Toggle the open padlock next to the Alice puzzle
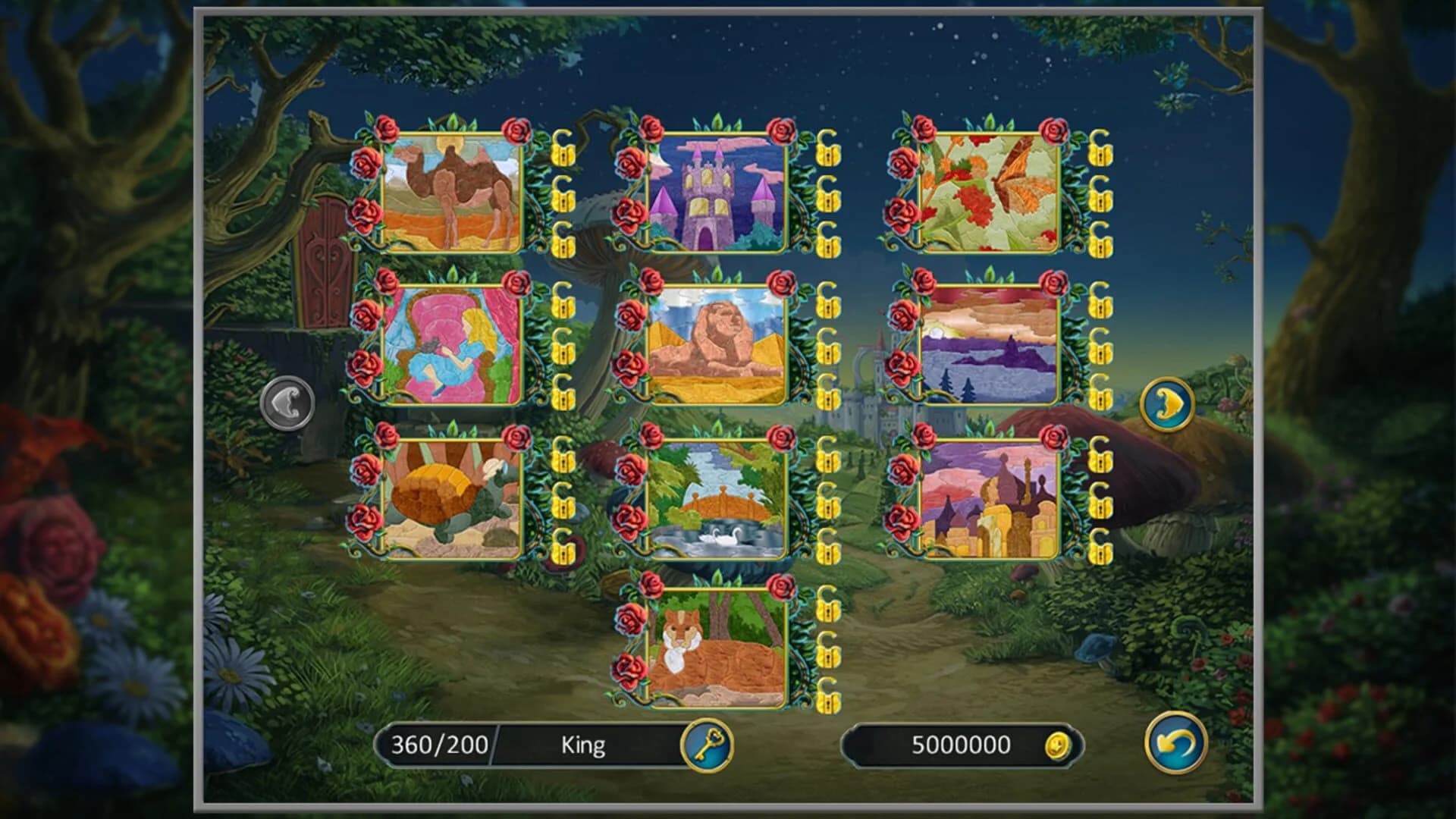The height and width of the screenshot is (819, 1456). (563, 305)
